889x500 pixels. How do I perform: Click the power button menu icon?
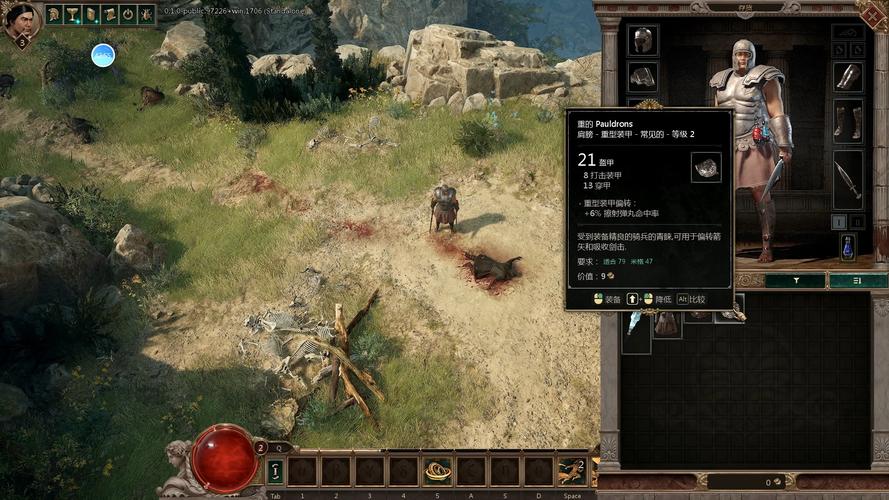point(128,14)
